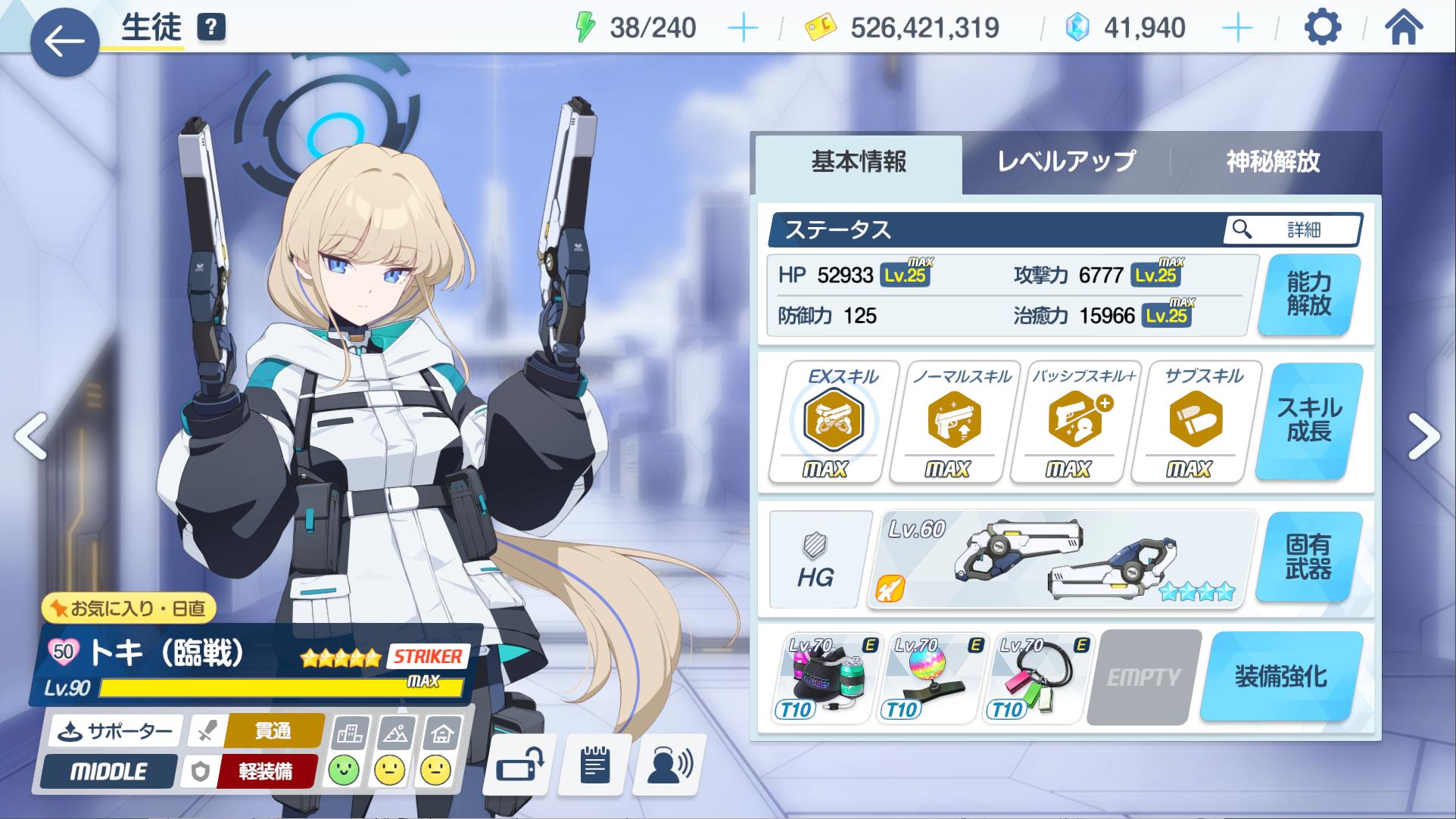Switch to the レベルアップ tab
Viewport: 1456px width, 819px height.
pyautogui.click(x=1066, y=162)
